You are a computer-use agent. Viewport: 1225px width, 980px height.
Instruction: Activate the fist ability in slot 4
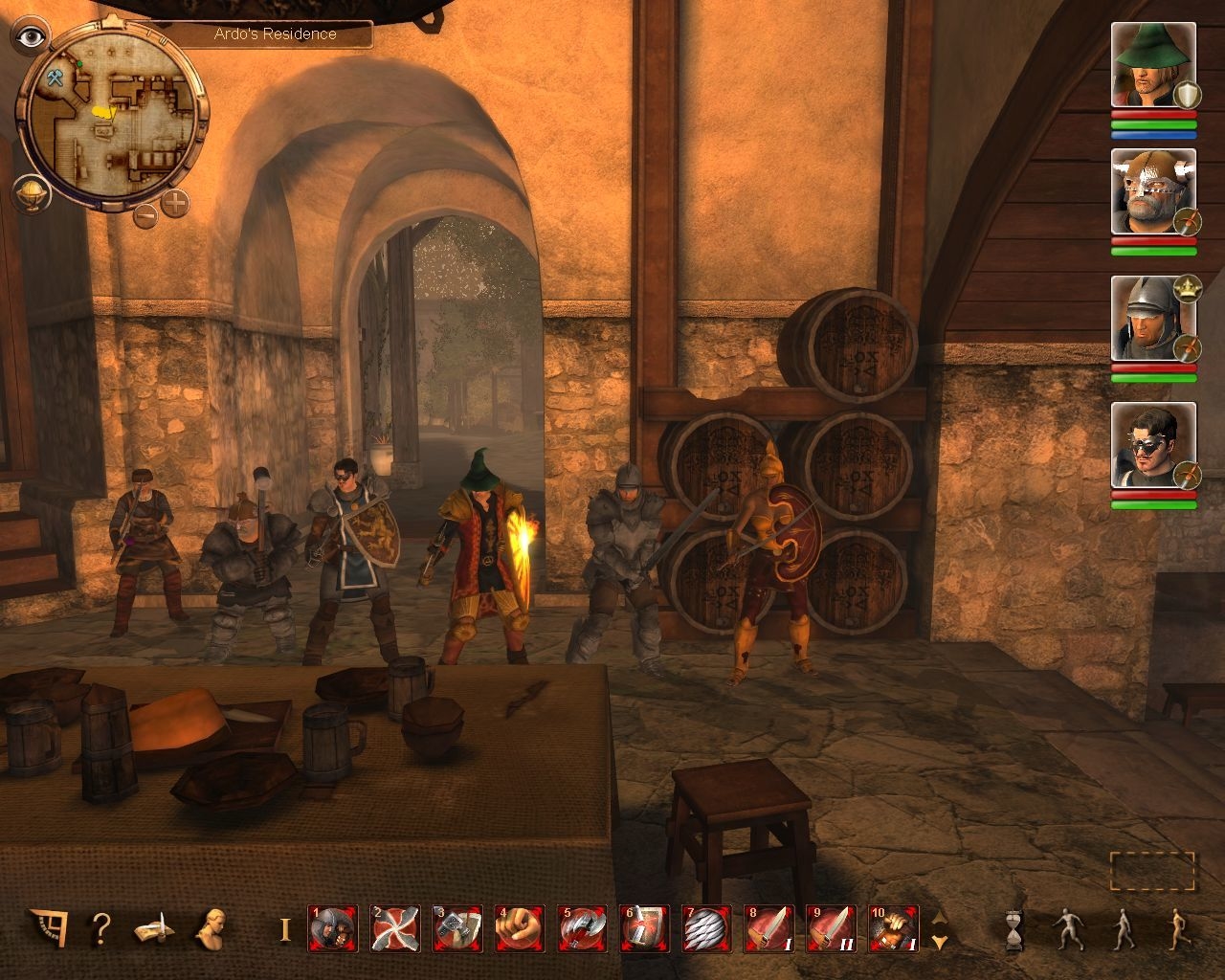[x=520, y=928]
